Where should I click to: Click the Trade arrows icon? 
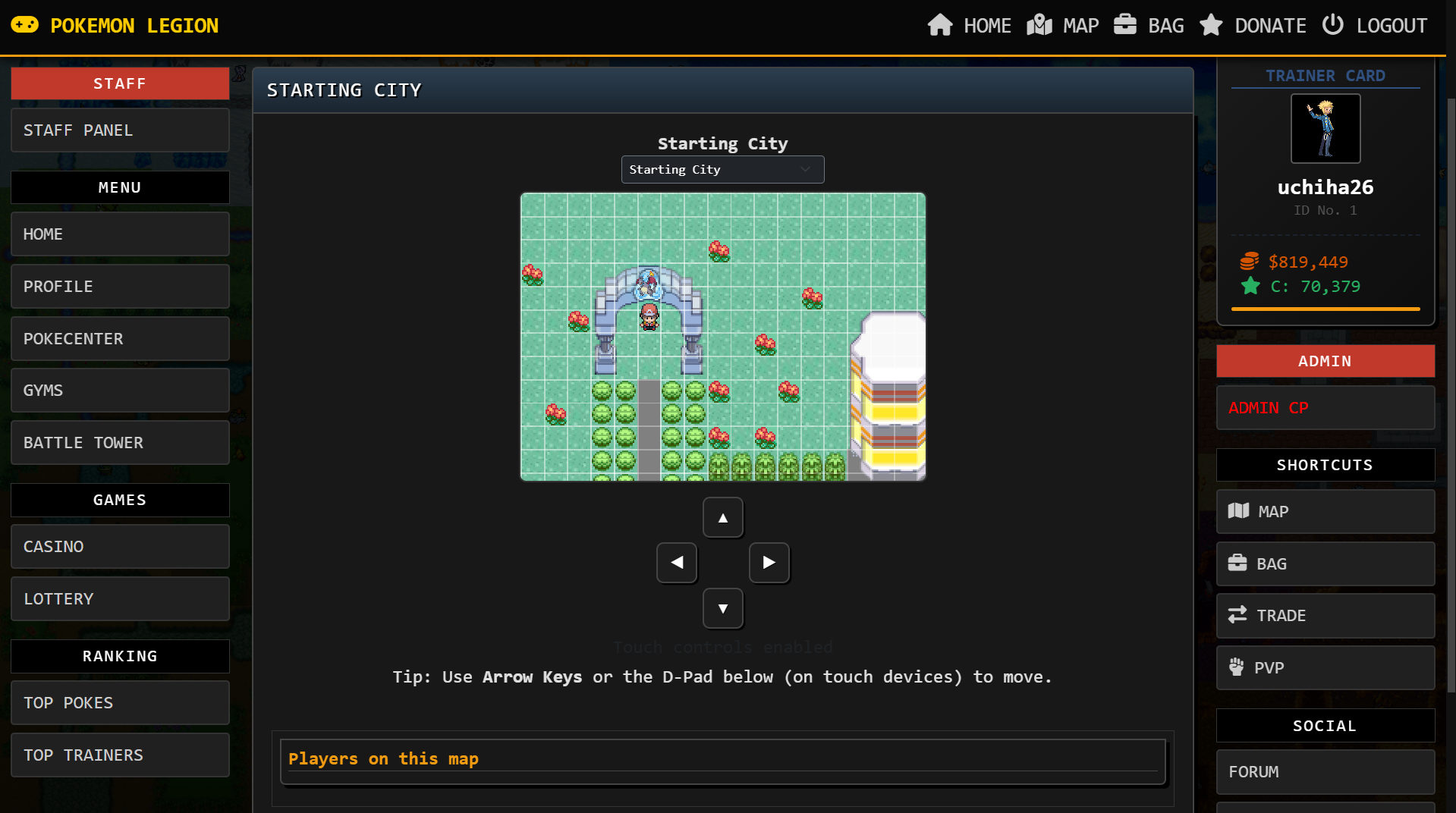click(1238, 615)
